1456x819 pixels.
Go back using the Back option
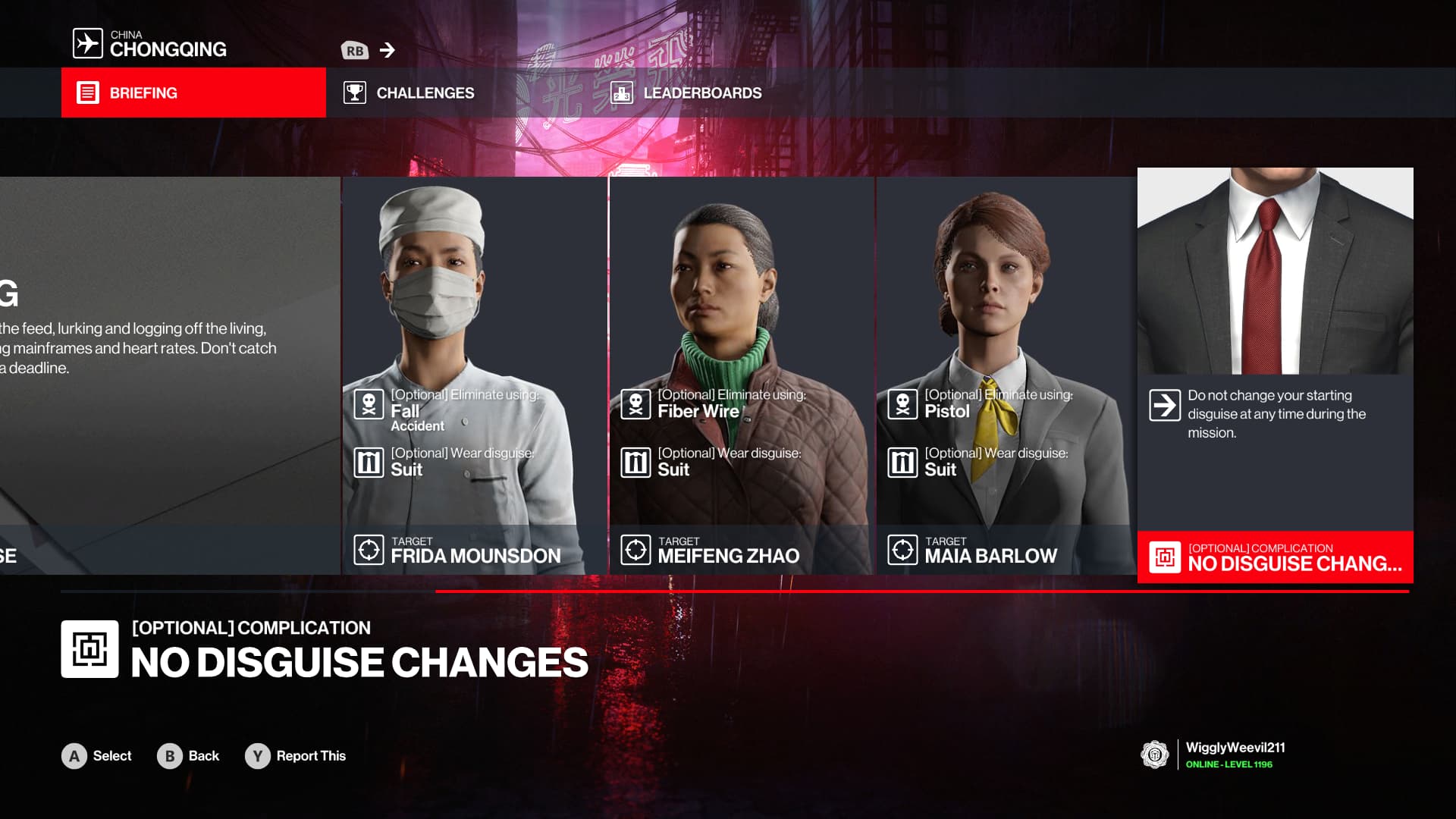click(x=188, y=756)
